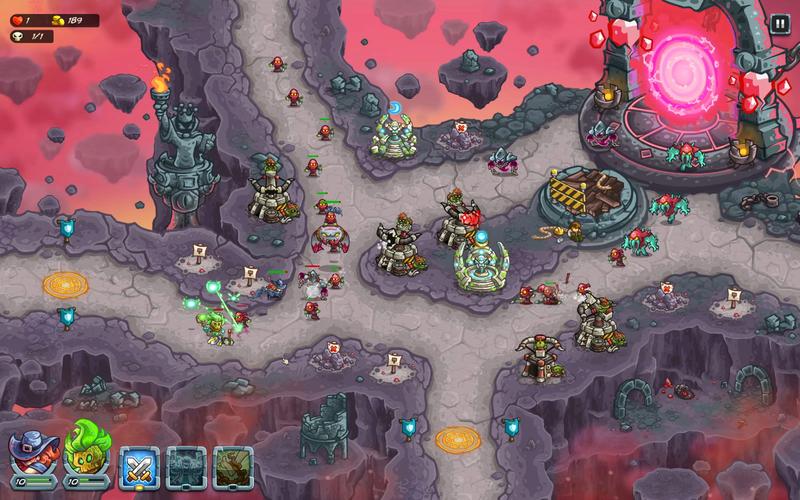Click the greyed-out brown hero spell icon
This screenshot has height=500, width=800.
(233, 466)
